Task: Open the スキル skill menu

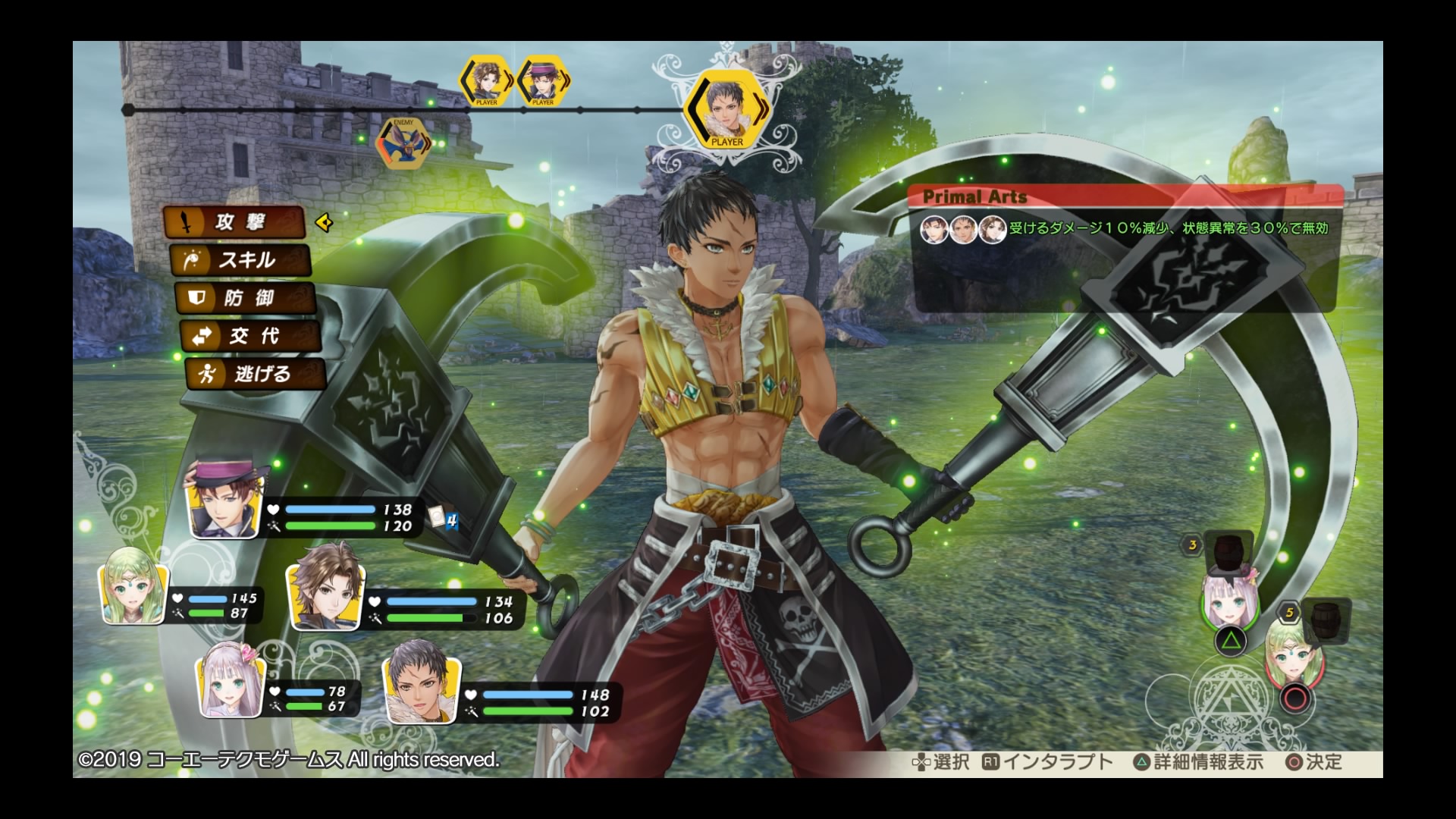Action: coord(240,260)
